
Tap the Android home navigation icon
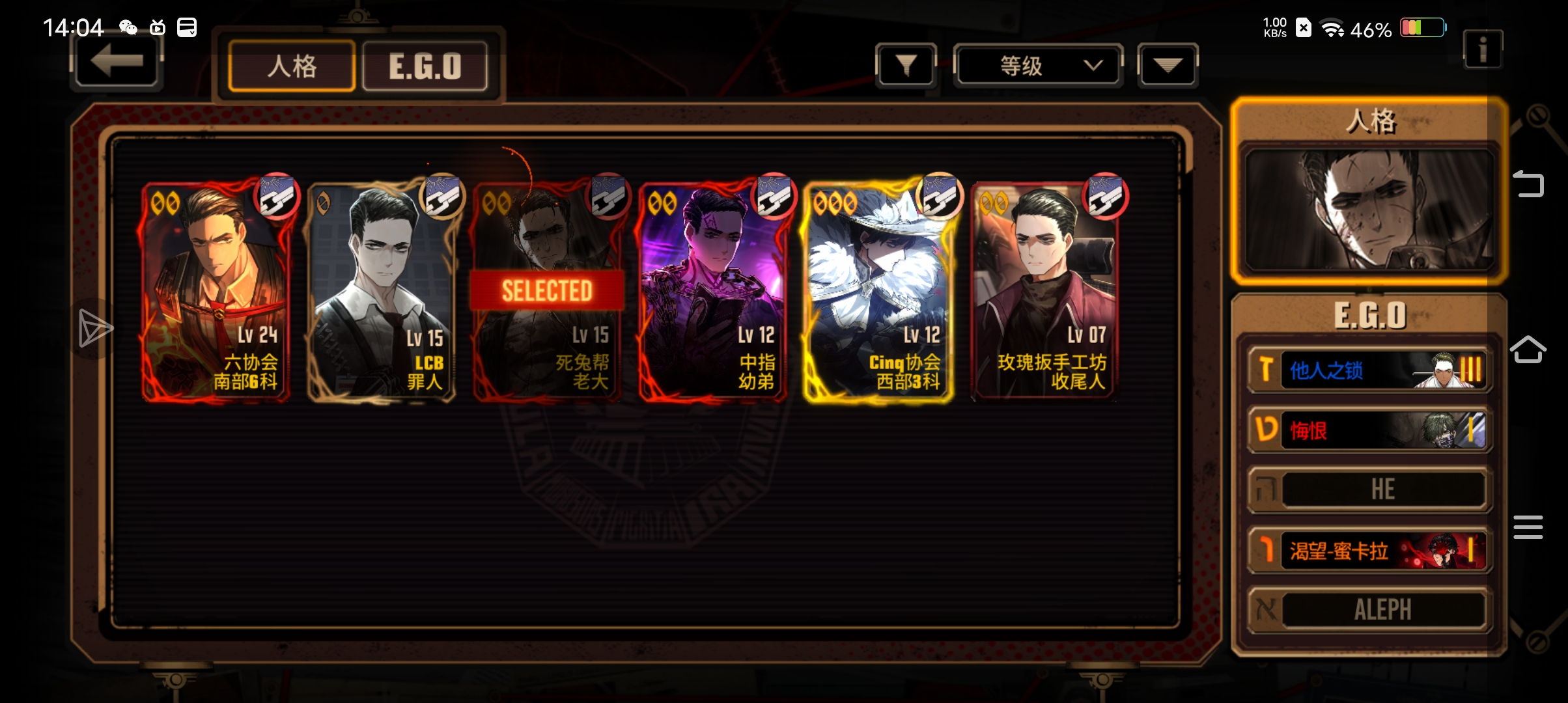pyautogui.click(x=1528, y=350)
